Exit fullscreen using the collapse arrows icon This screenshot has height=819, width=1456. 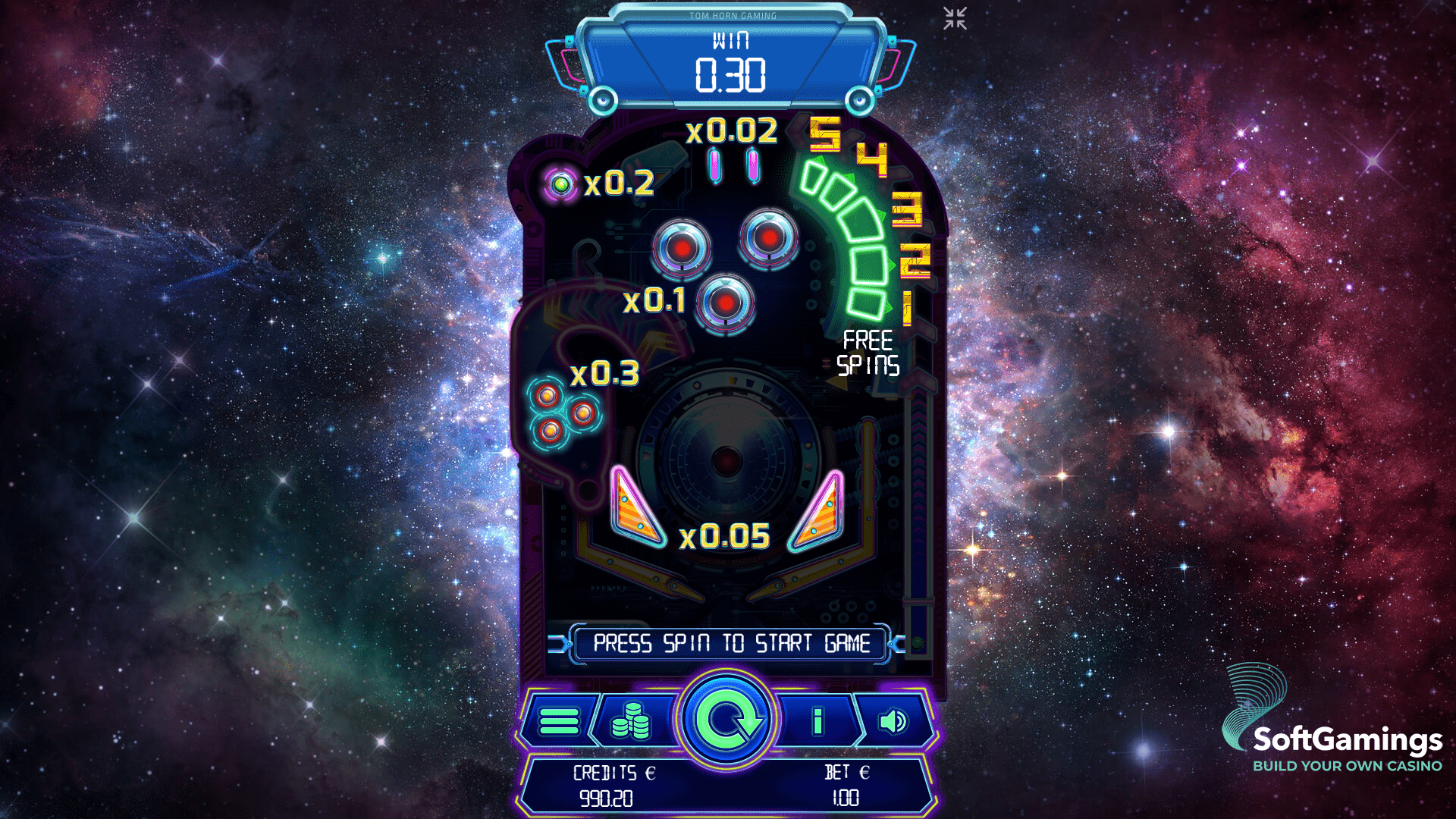coord(955,18)
